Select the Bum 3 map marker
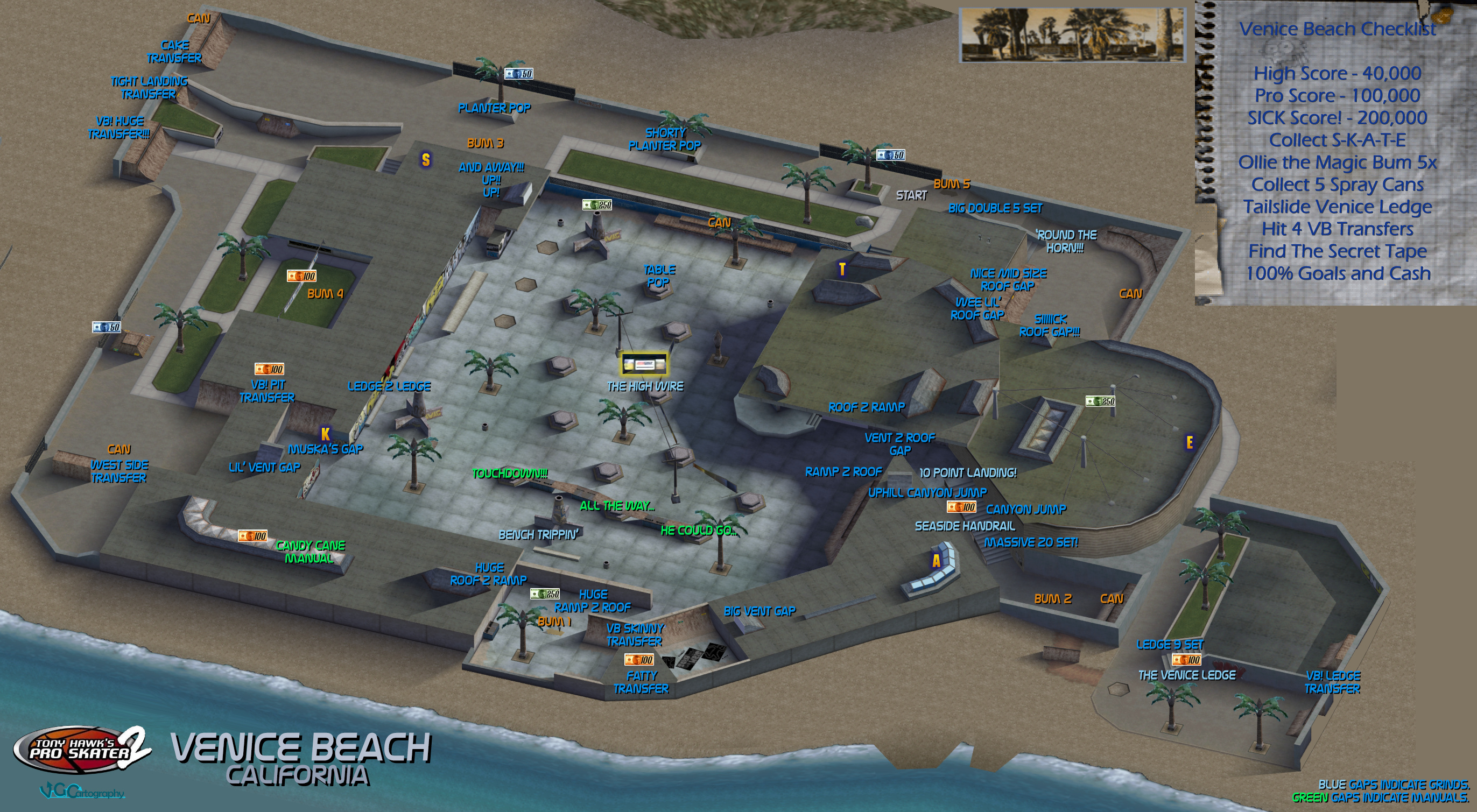 click(x=485, y=143)
